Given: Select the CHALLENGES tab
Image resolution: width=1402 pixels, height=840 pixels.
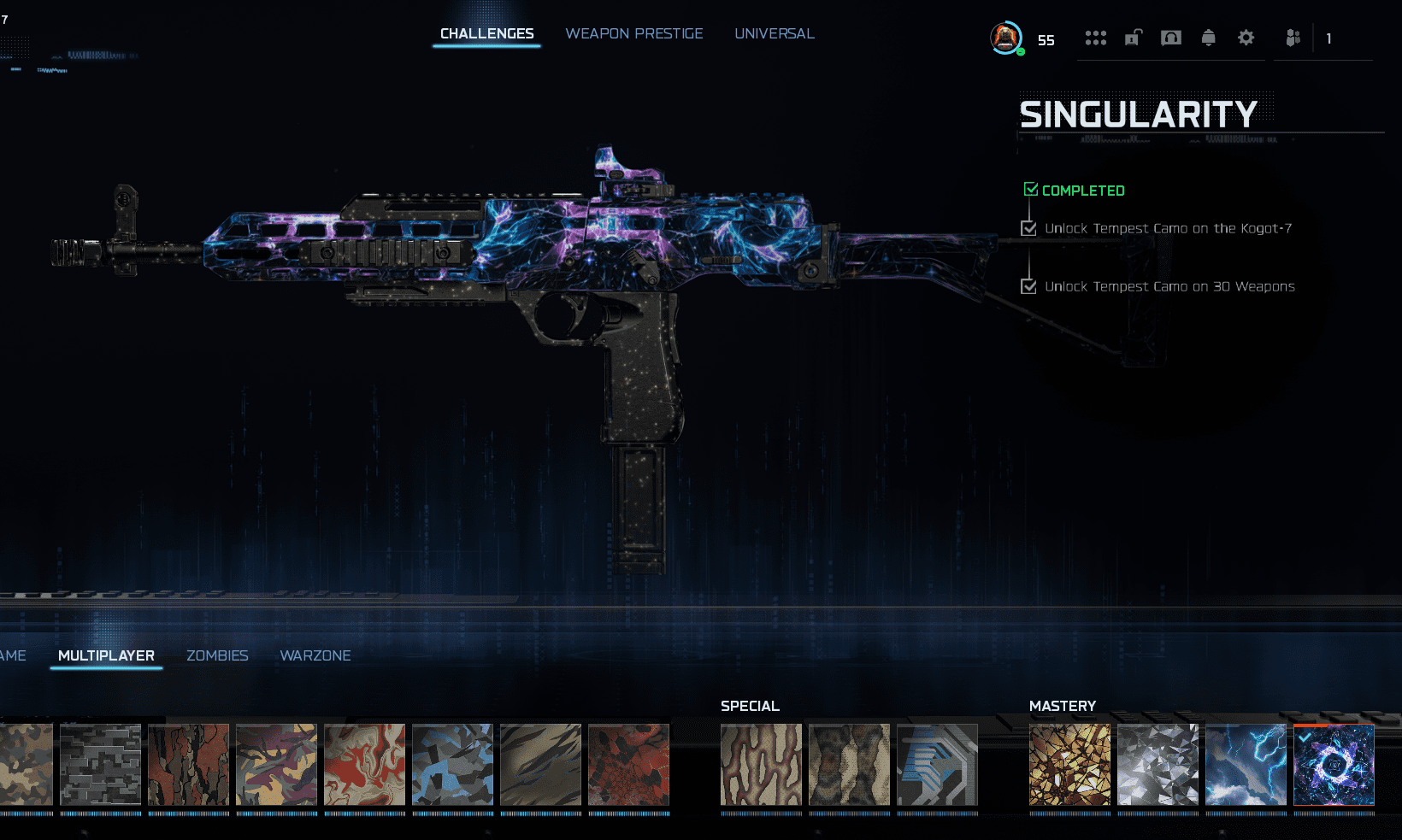Looking at the screenshot, I should click(486, 33).
